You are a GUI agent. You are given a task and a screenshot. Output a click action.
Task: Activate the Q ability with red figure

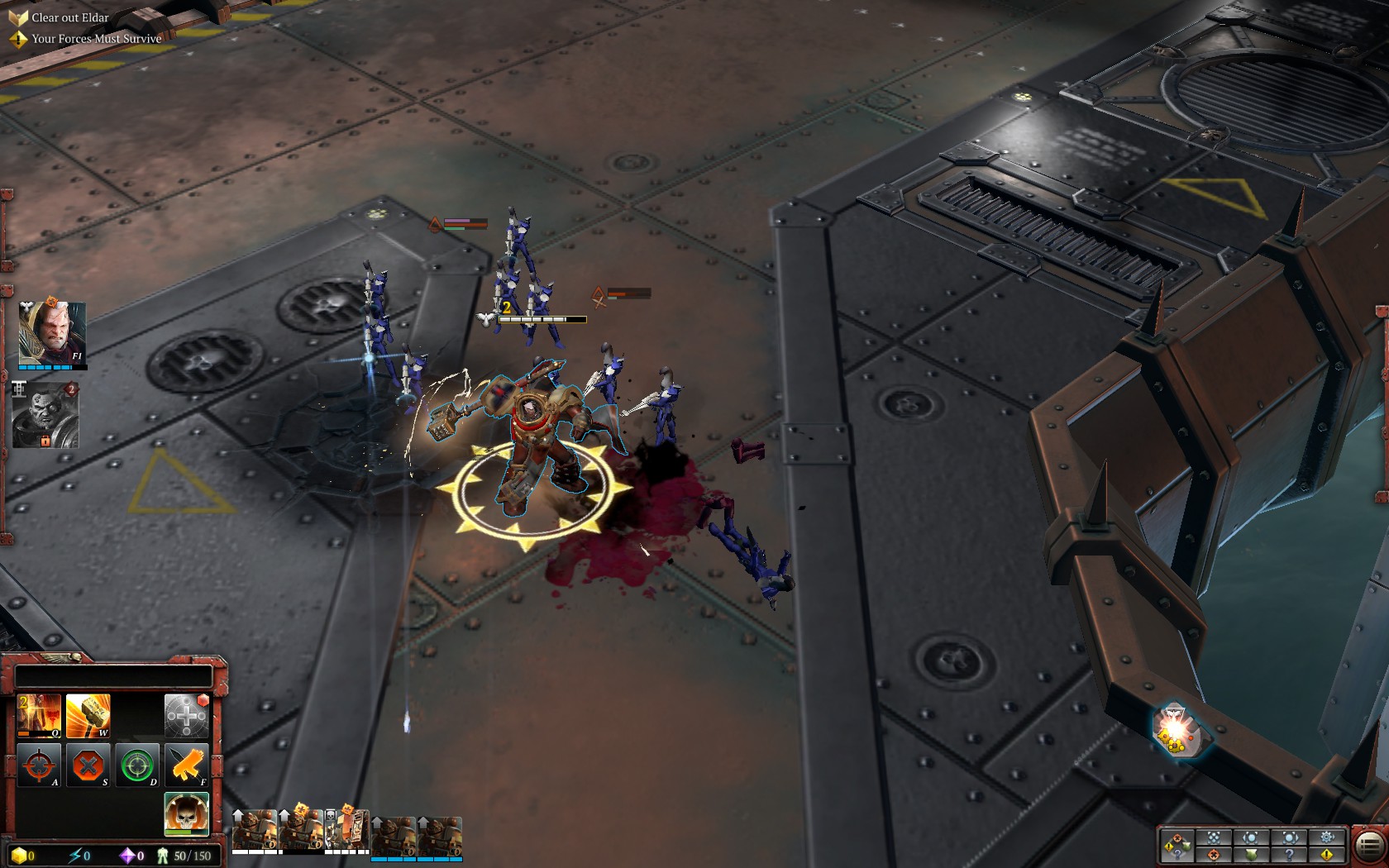(x=39, y=715)
